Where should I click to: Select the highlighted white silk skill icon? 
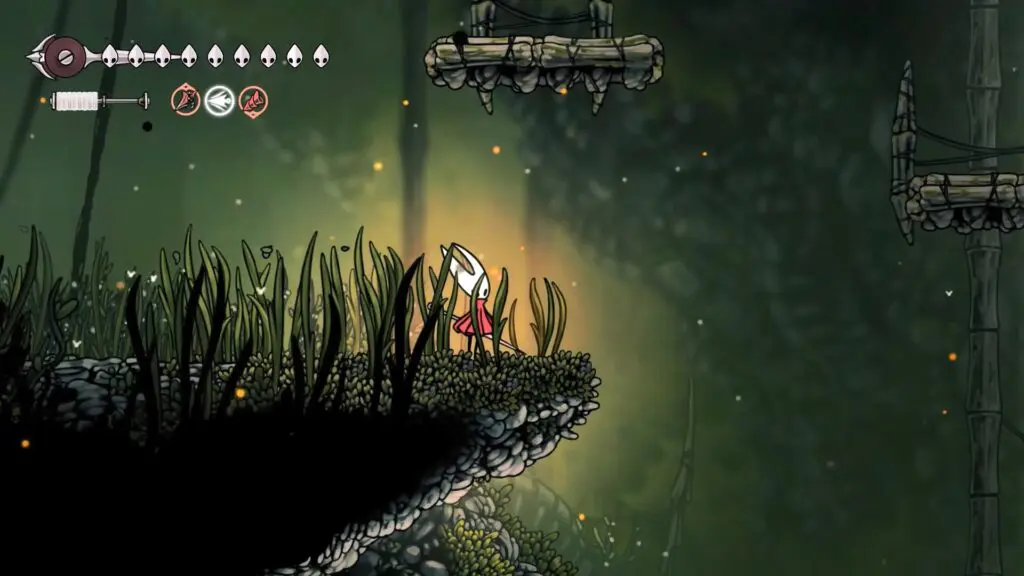click(x=220, y=100)
